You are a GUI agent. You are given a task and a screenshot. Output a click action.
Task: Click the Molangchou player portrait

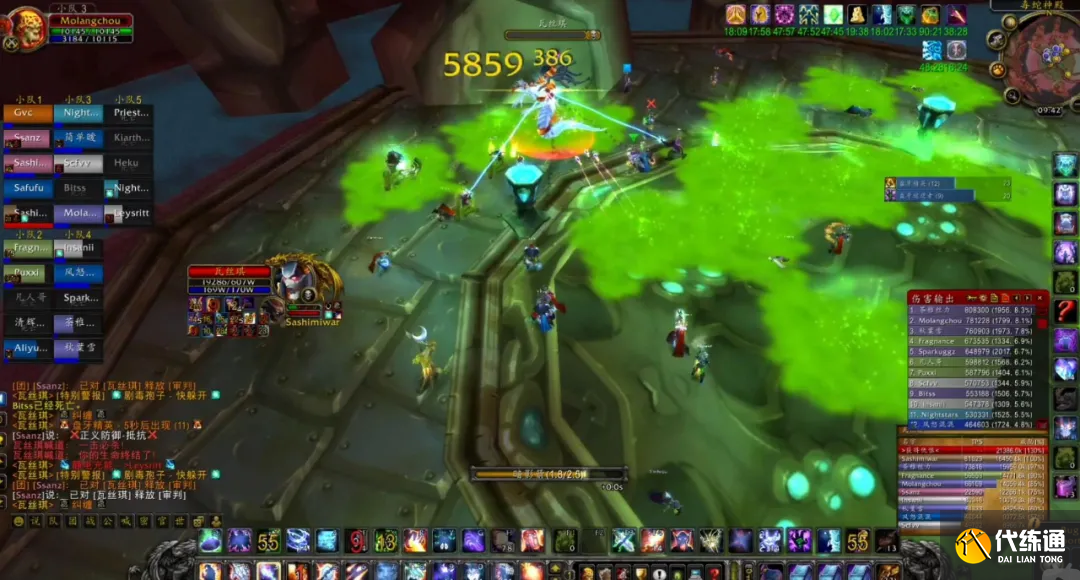point(24,28)
